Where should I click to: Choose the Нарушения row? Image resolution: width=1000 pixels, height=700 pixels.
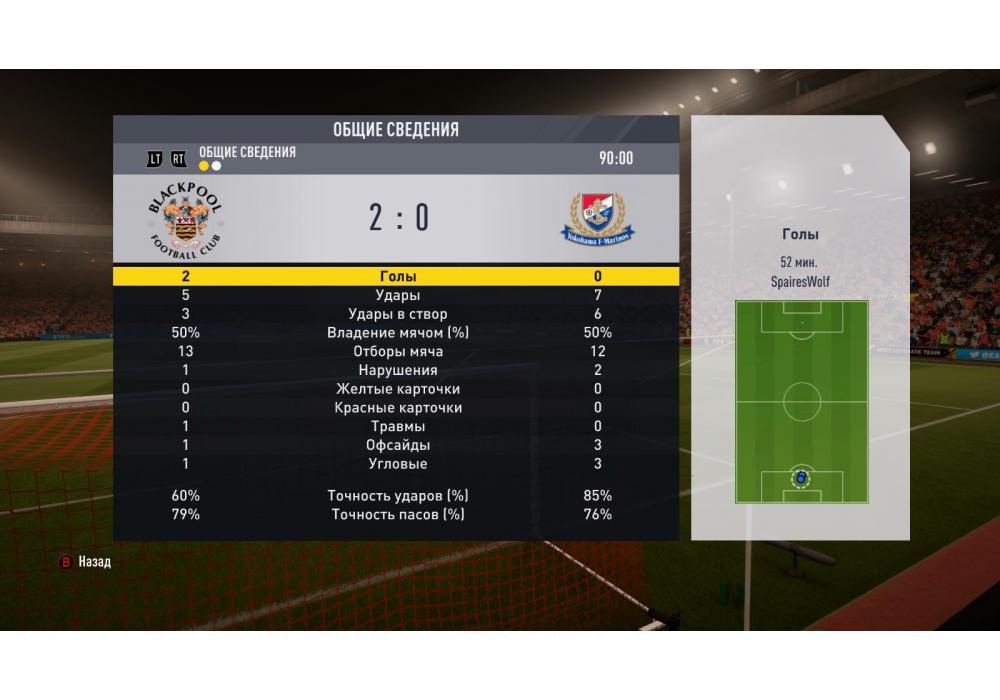coord(397,371)
